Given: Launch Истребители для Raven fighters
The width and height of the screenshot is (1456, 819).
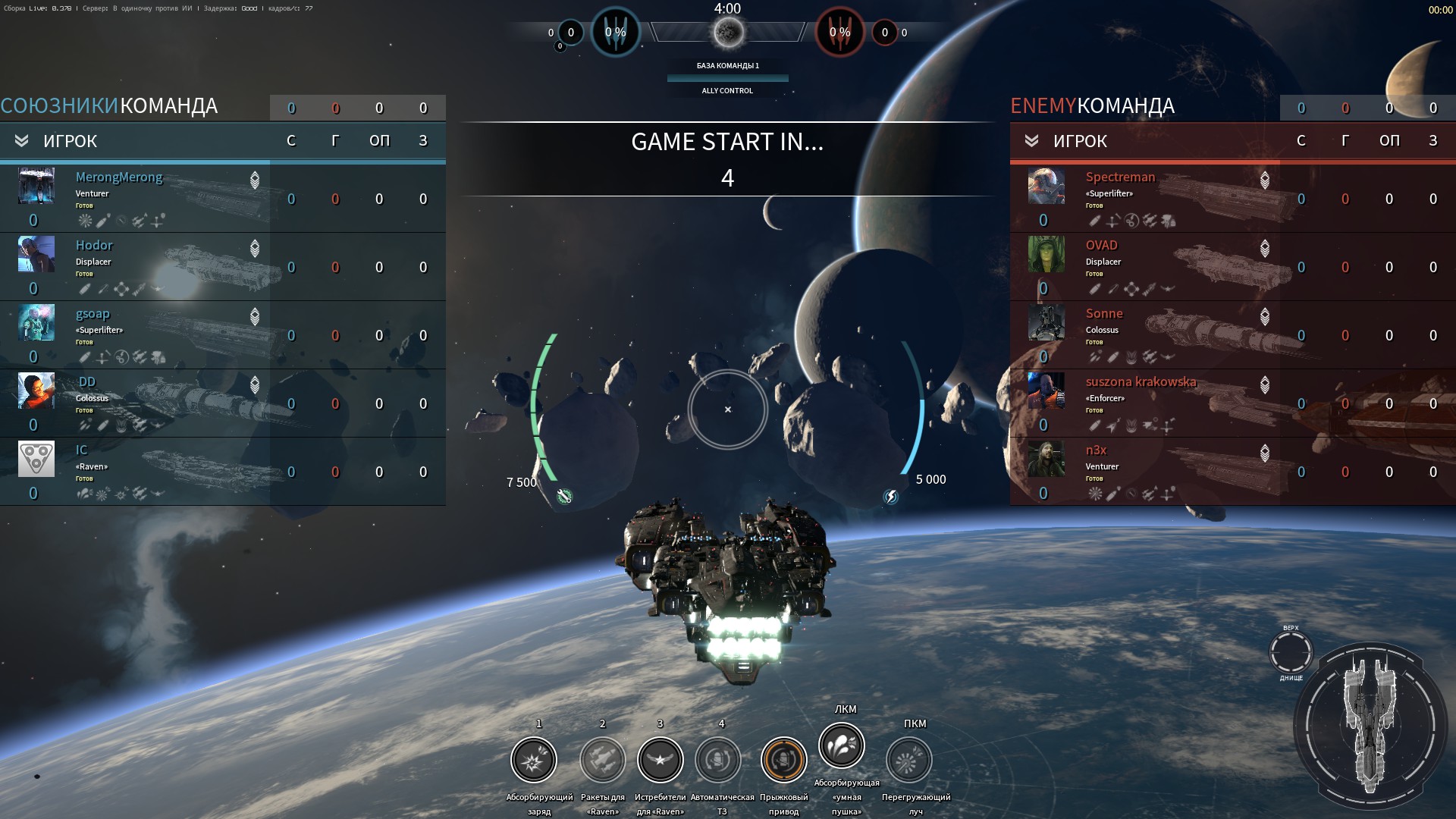Looking at the screenshot, I should pyautogui.click(x=660, y=760).
